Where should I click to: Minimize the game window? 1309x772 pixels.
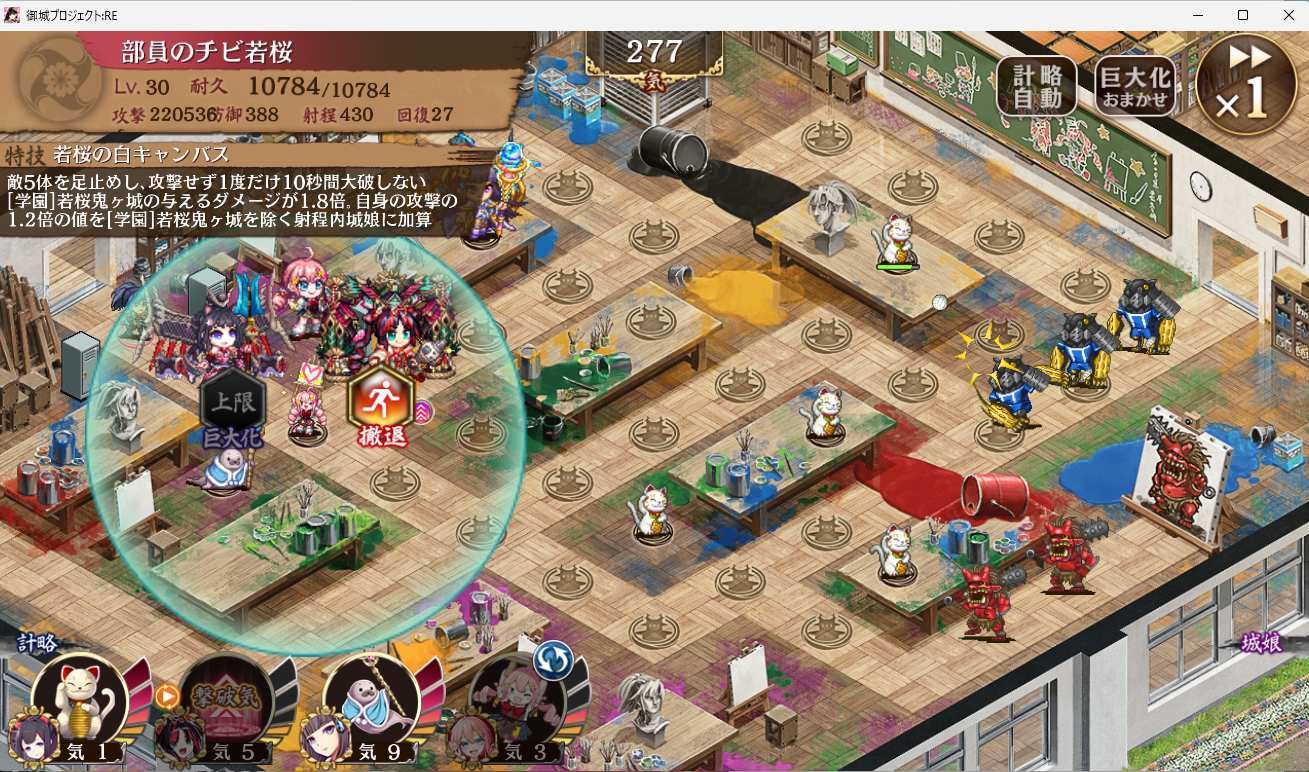click(1197, 15)
